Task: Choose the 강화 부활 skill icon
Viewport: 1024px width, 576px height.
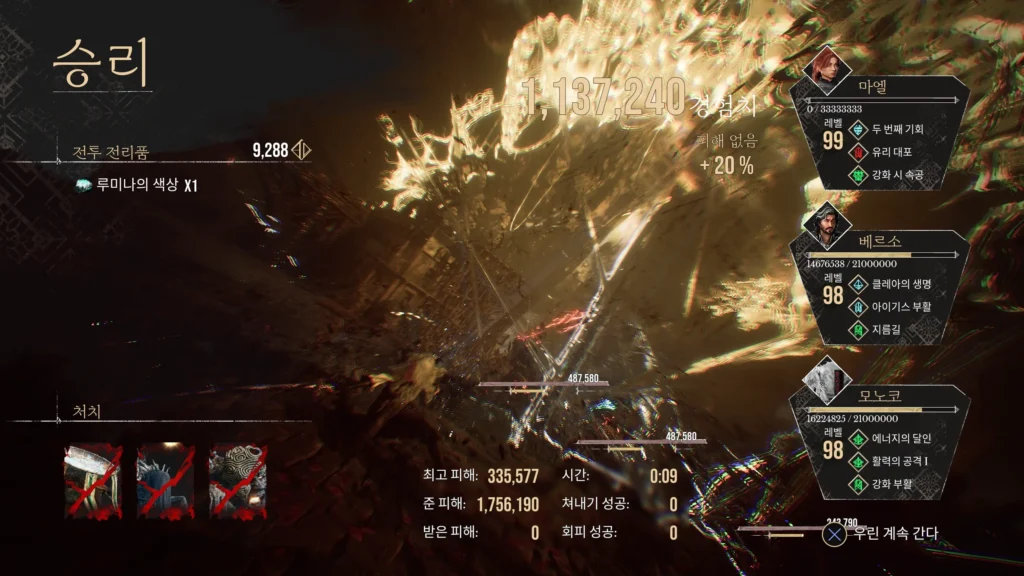Action: [x=857, y=484]
